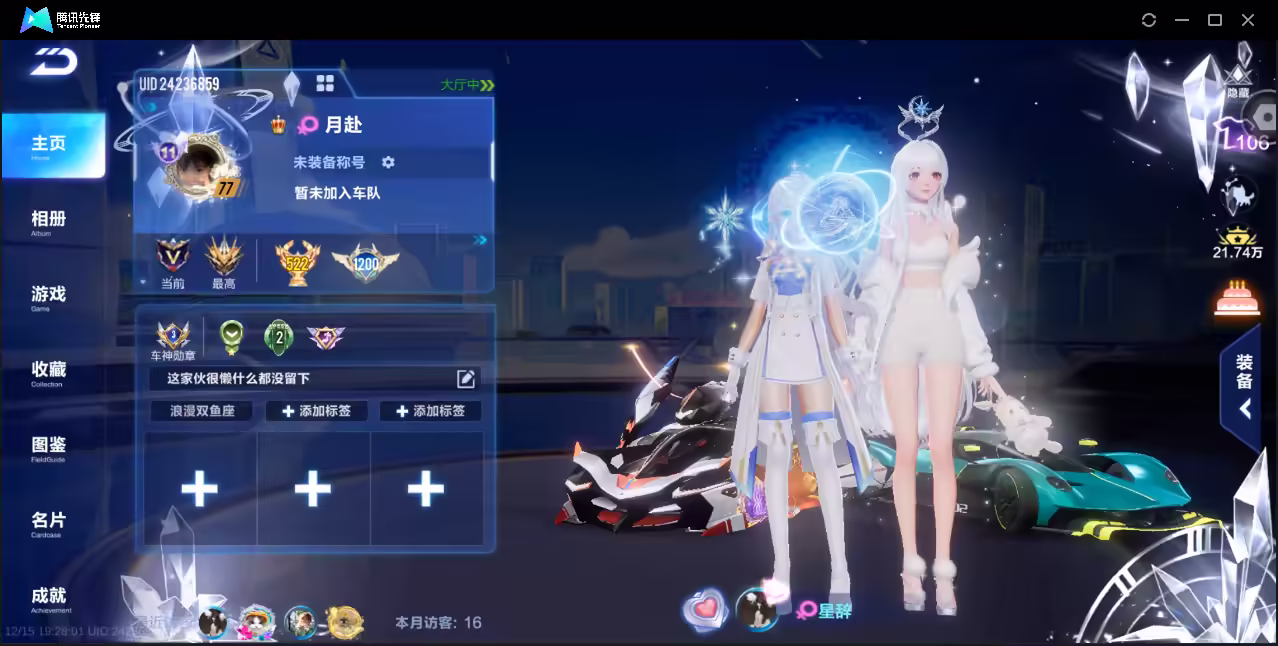Open the pink heart icon near 星辞
Image resolution: width=1278 pixels, height=646 pixels.
point(704,608)
